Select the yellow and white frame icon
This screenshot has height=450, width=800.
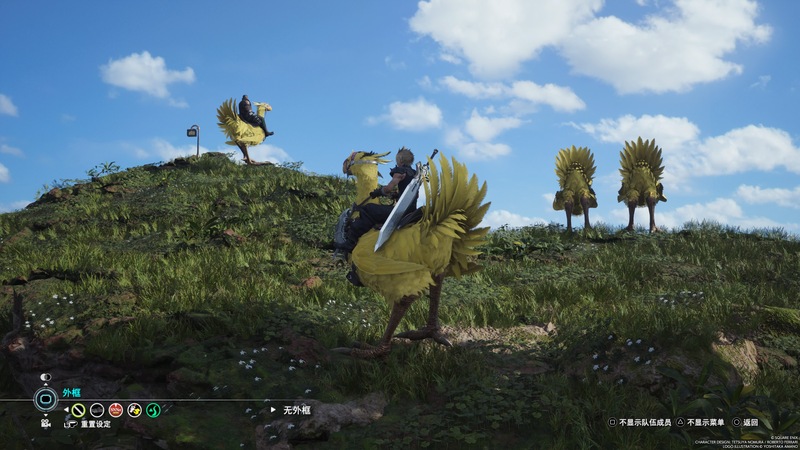[134, 410]
